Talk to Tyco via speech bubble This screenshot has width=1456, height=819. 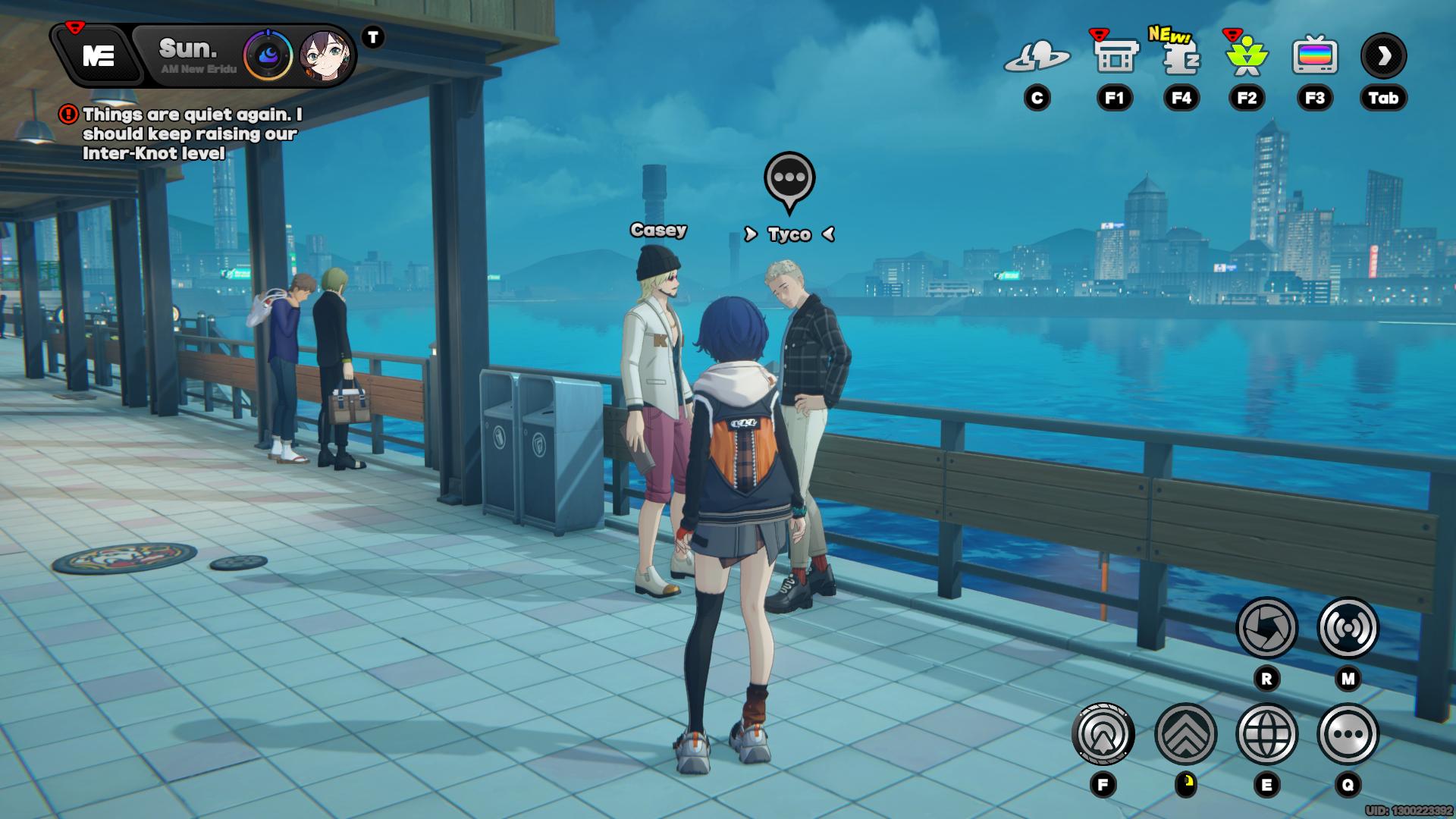point(789,180)
